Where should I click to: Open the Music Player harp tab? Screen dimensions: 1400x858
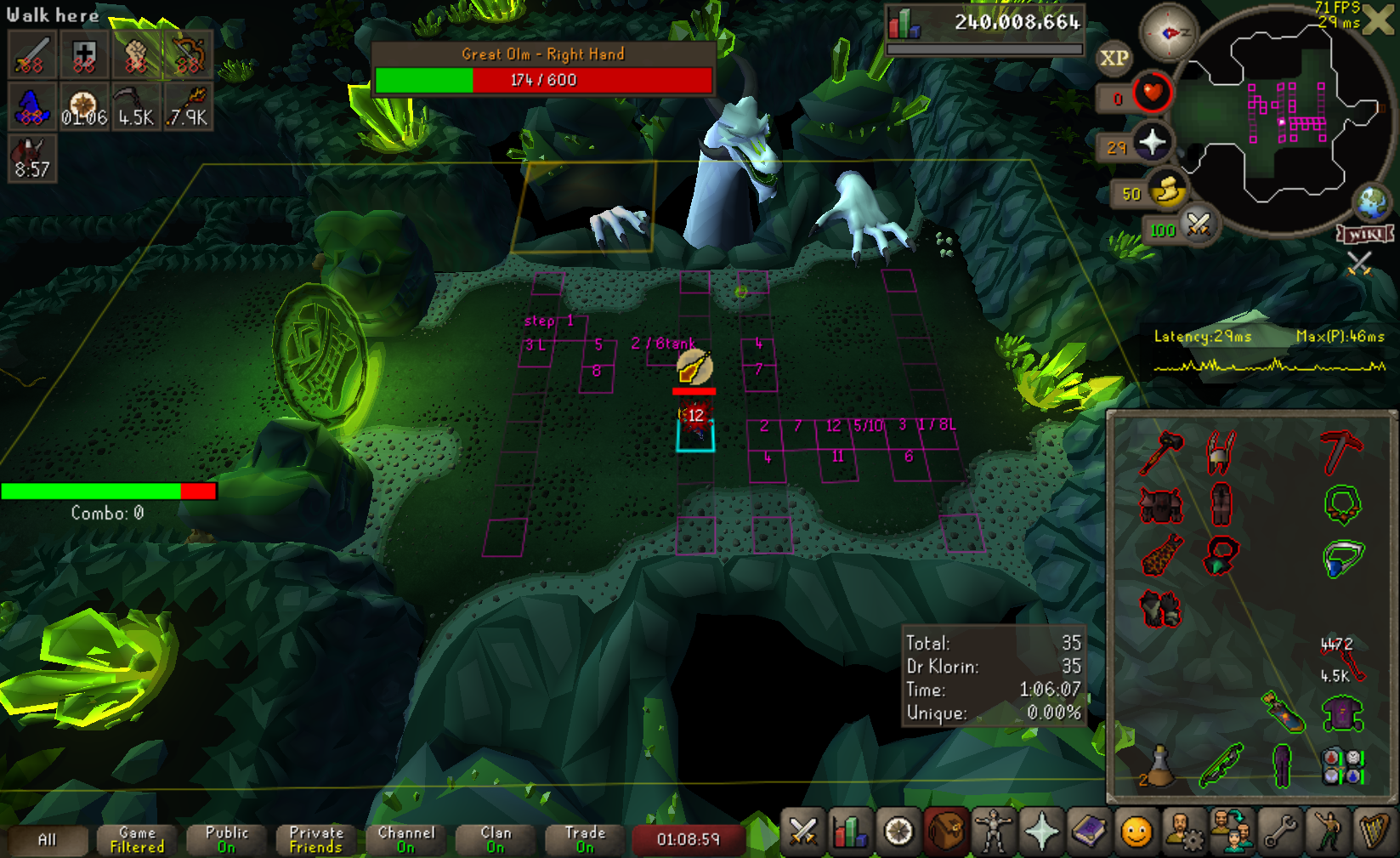[x=1374, y=832]
